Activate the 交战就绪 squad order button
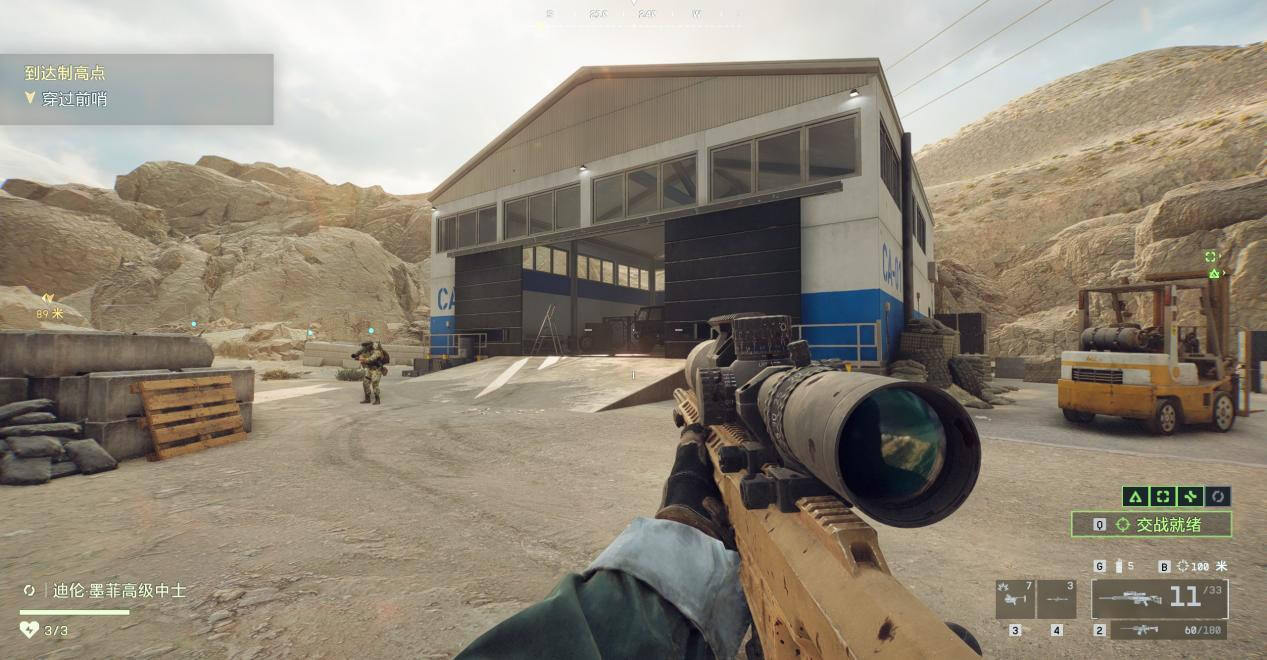Screen dimensions: 1267x660 click(1151, 524)
